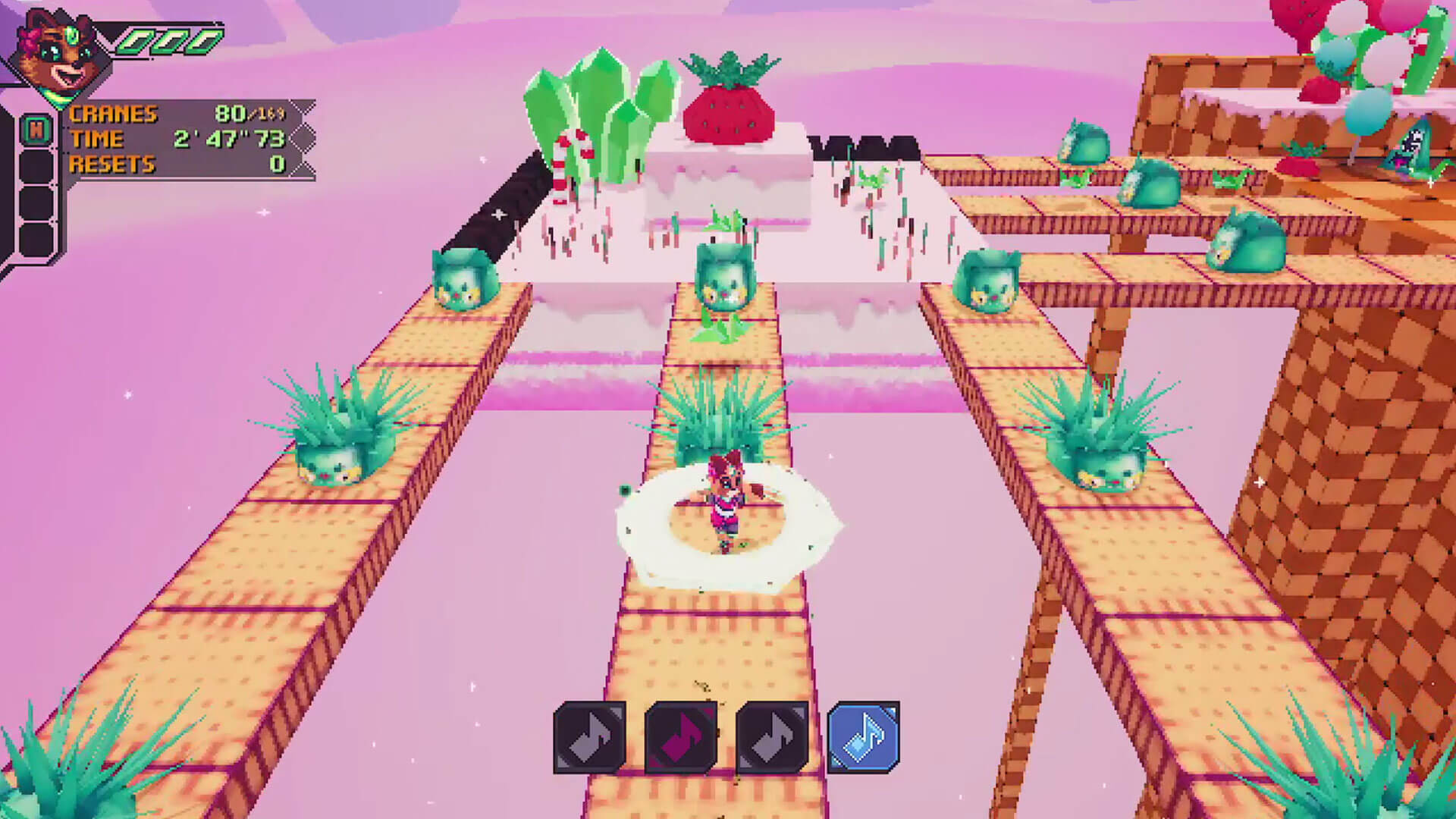Image resolution: width=1456 pixels, height=819 pixels.
Task: Select the blue music note slot
Action: tap(864, 736)
